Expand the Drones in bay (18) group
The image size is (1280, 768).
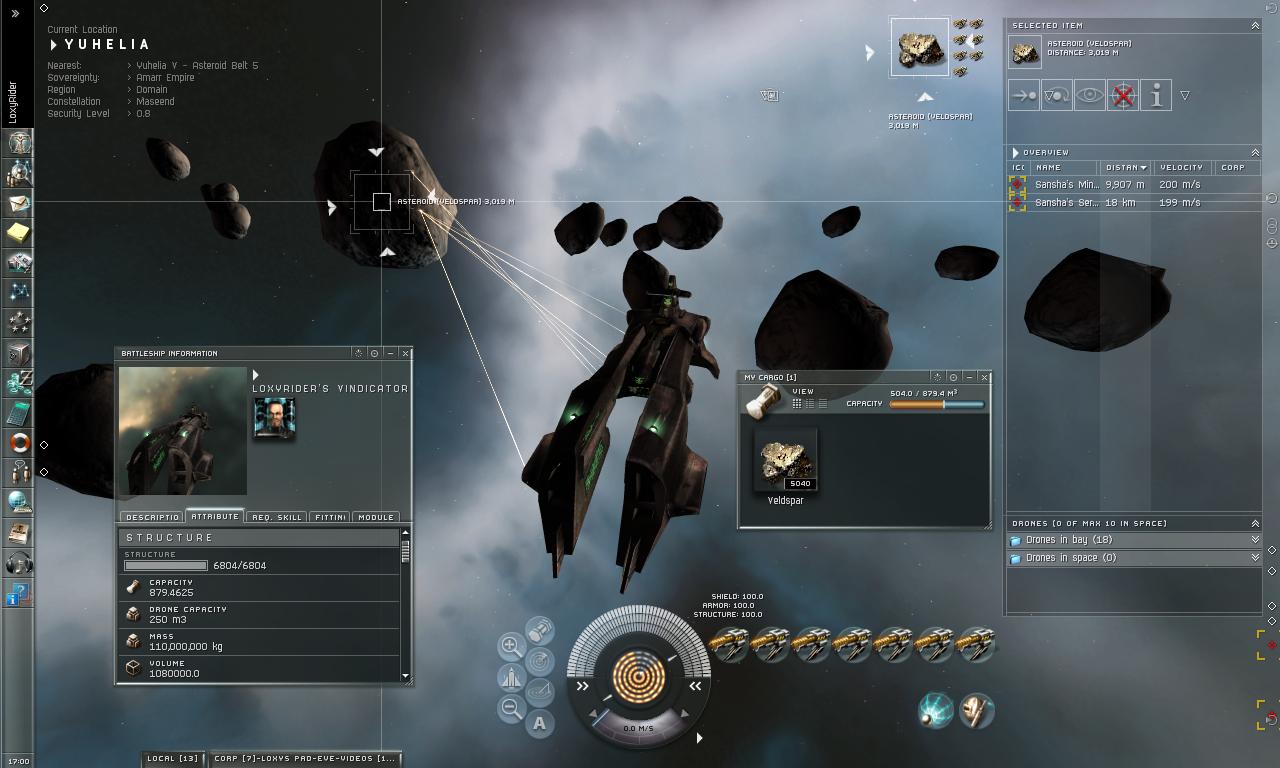coord(1255,540)
